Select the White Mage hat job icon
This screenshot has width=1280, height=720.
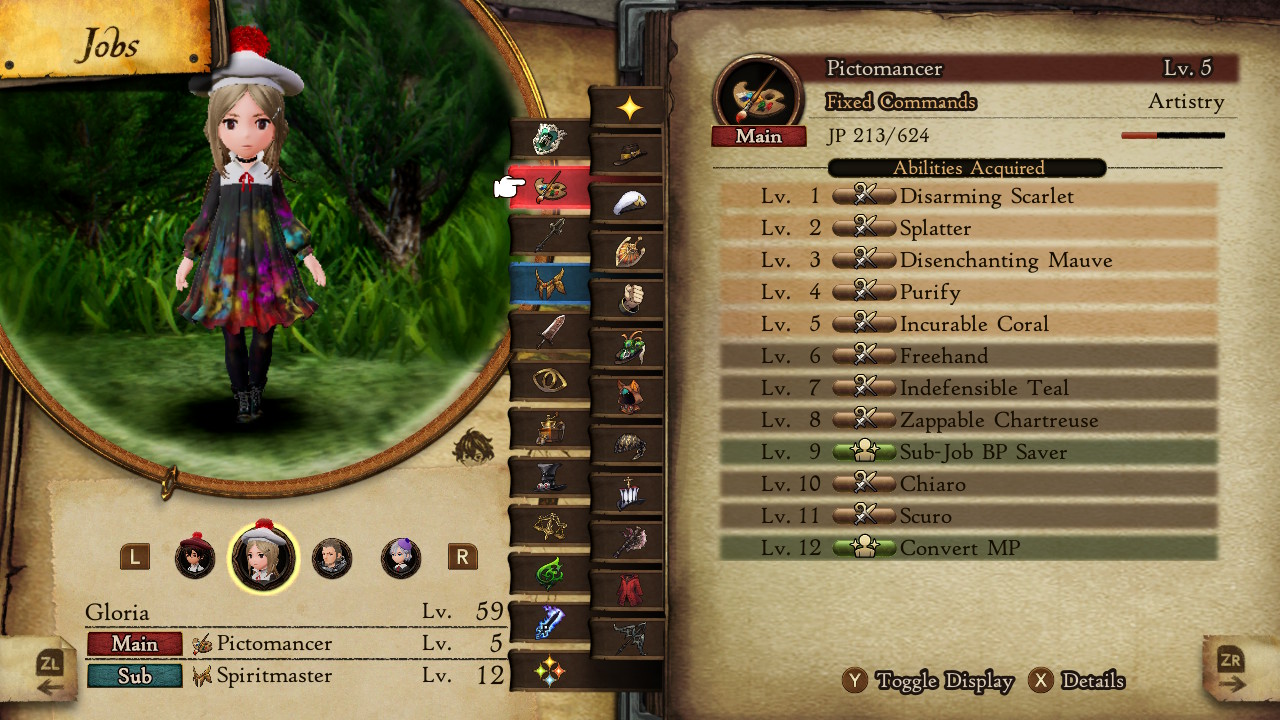pos(628,202)
